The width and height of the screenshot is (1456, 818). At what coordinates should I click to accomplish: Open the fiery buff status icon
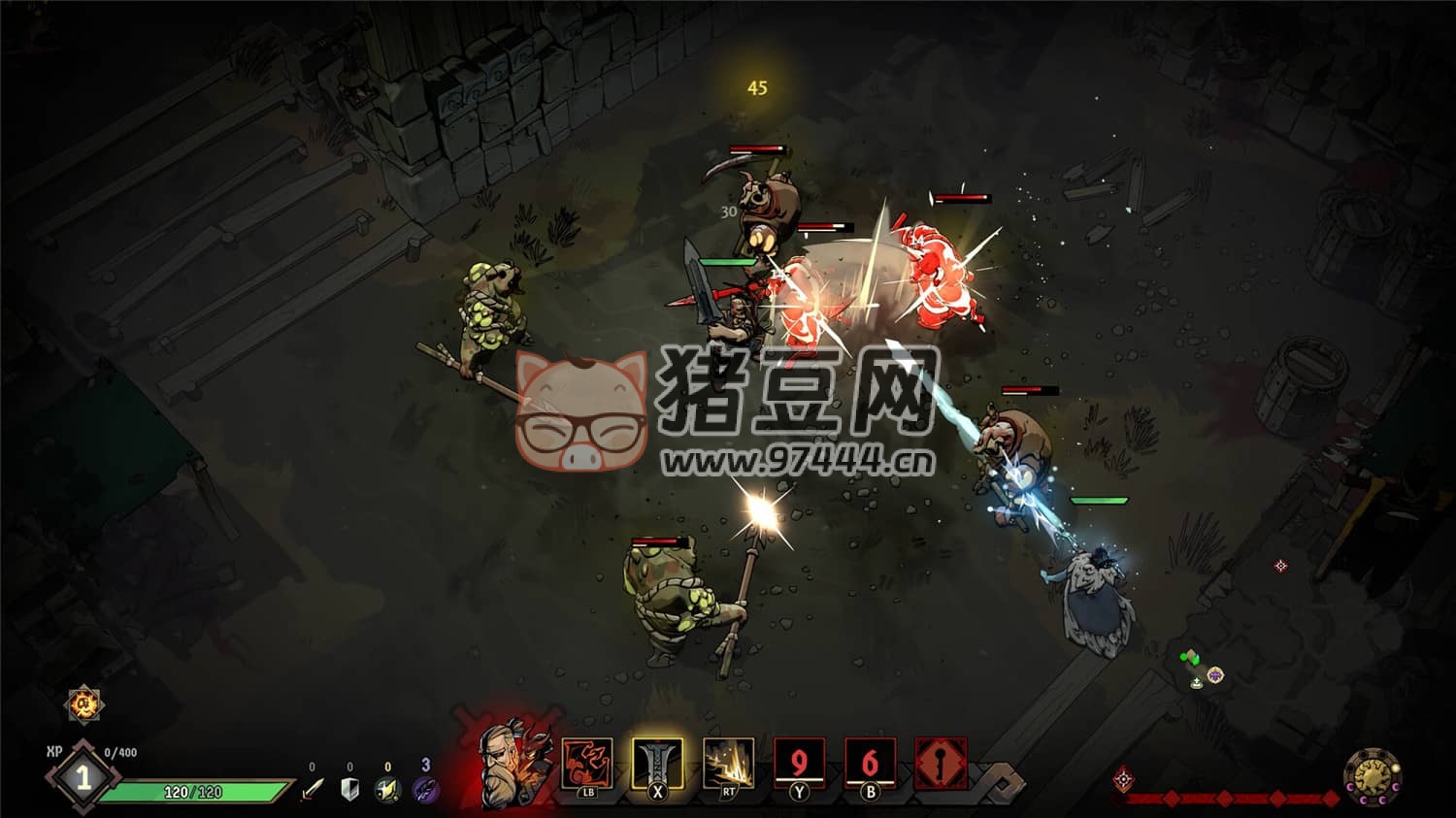[x=84, y=703]
